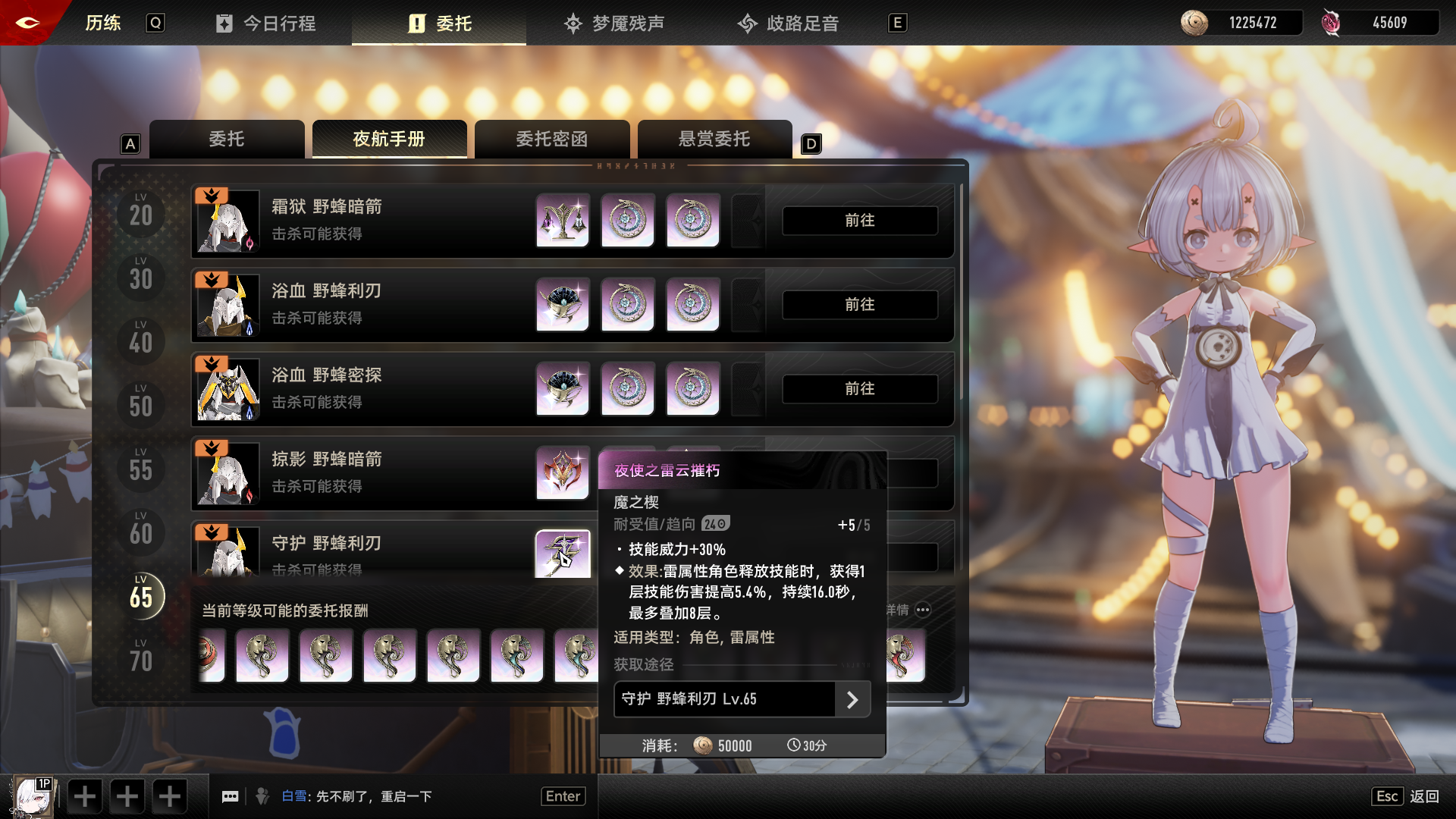1456x819 pixels.
Task: Open the chat bubble icon
Action: 231,795
